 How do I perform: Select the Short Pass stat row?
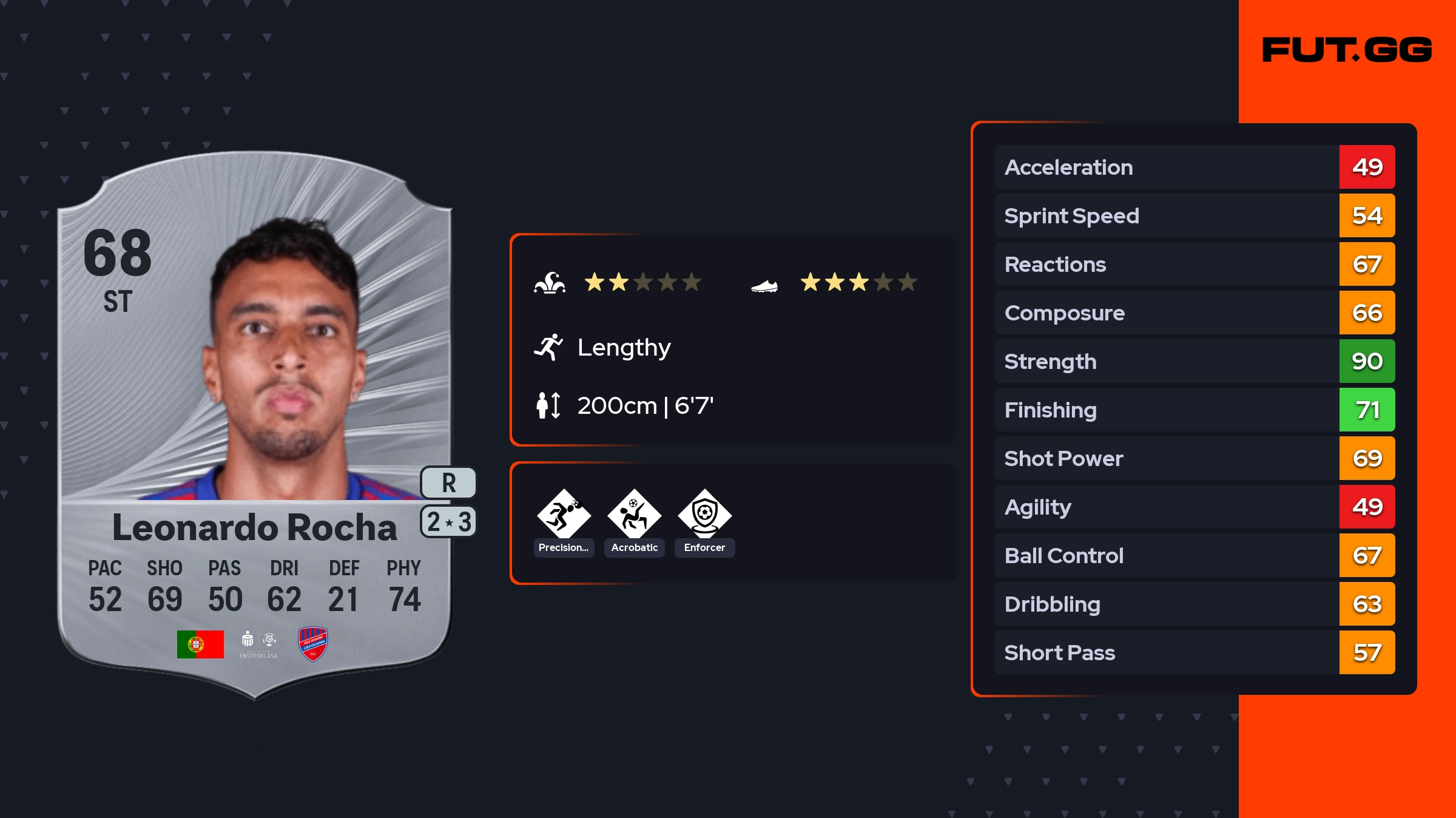pyautogui.click(x=1194, y=652)
